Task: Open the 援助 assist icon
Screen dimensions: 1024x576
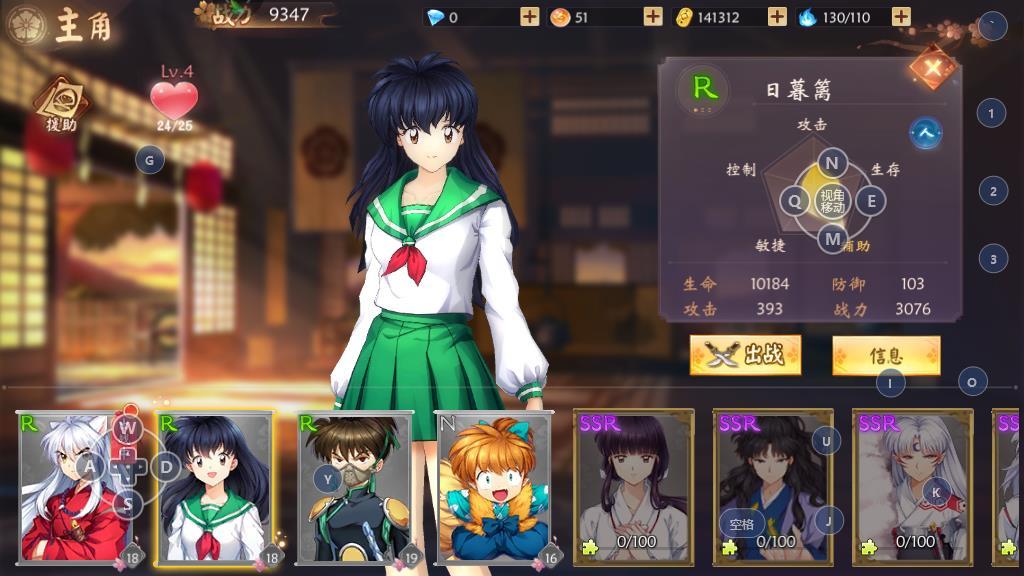Action: click(x=60, y=104)
